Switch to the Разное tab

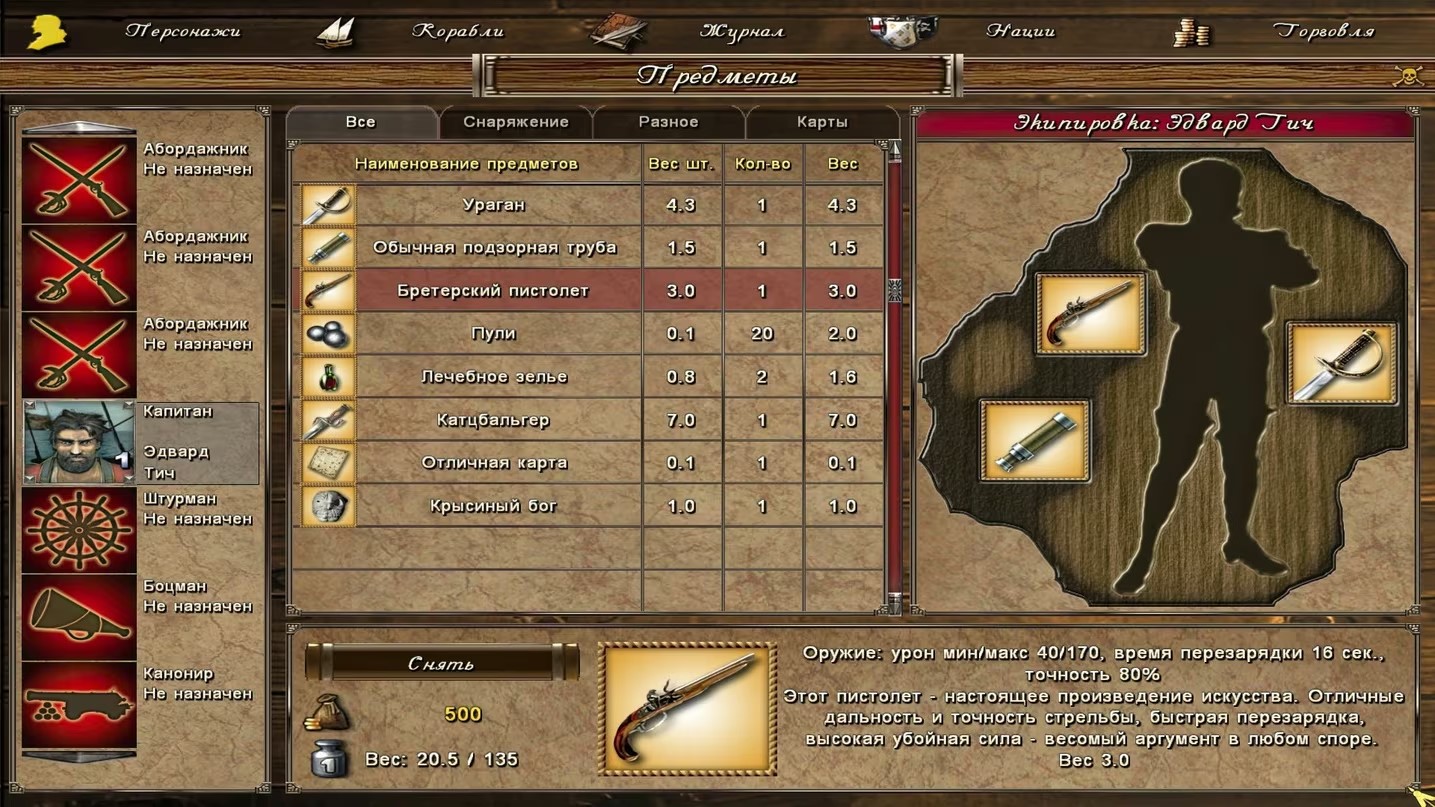[x=668, y=122]
